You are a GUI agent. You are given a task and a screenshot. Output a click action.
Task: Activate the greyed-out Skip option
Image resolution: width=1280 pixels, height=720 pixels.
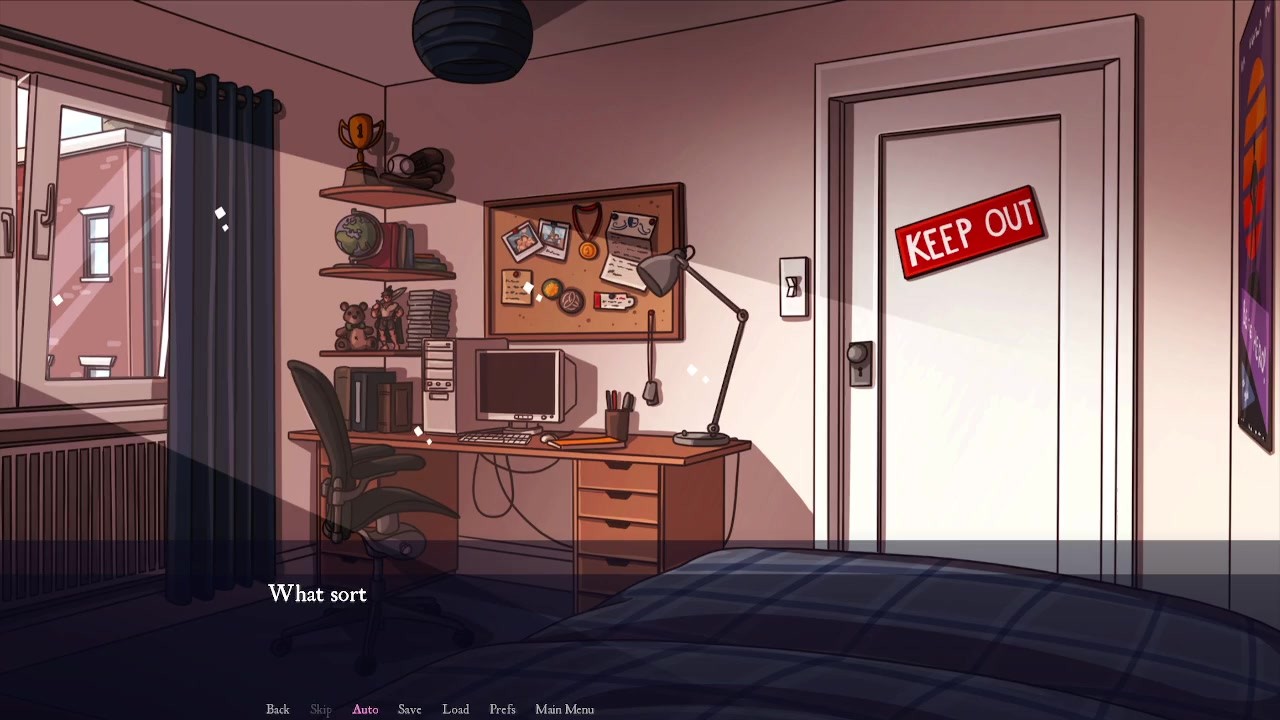321,709
